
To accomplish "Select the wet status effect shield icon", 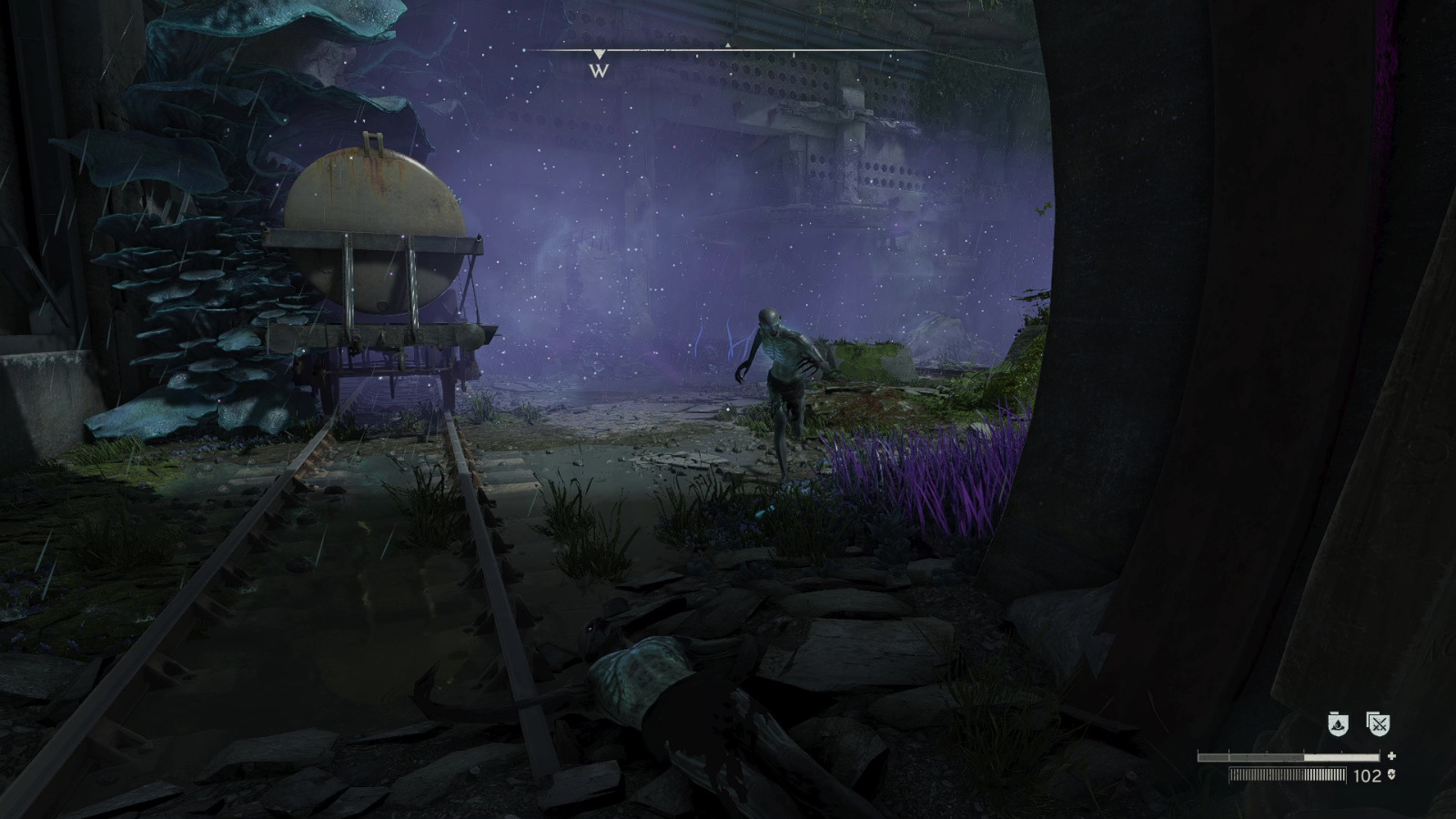I will tap(1338, 724).
